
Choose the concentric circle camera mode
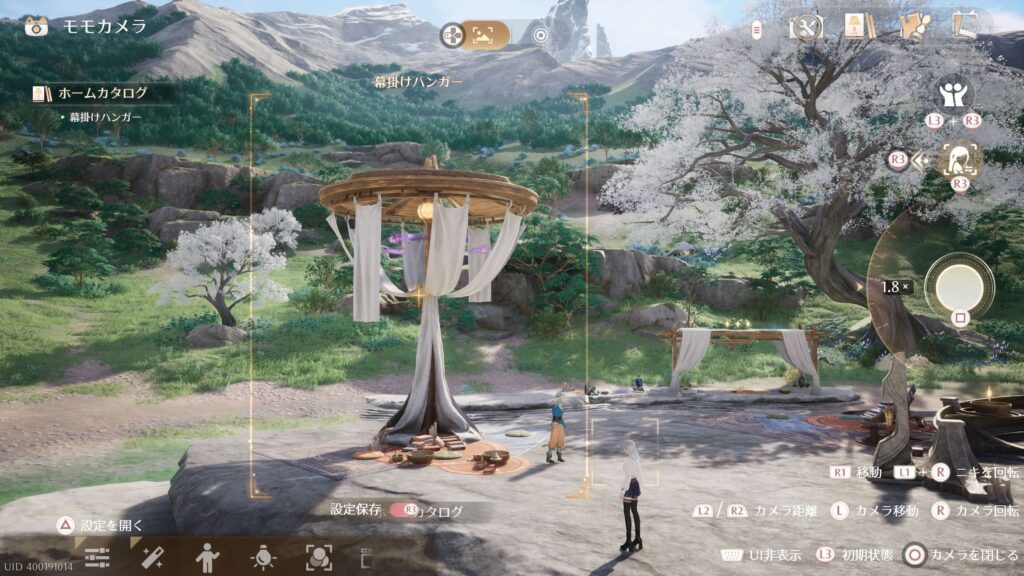click(541, 36)
